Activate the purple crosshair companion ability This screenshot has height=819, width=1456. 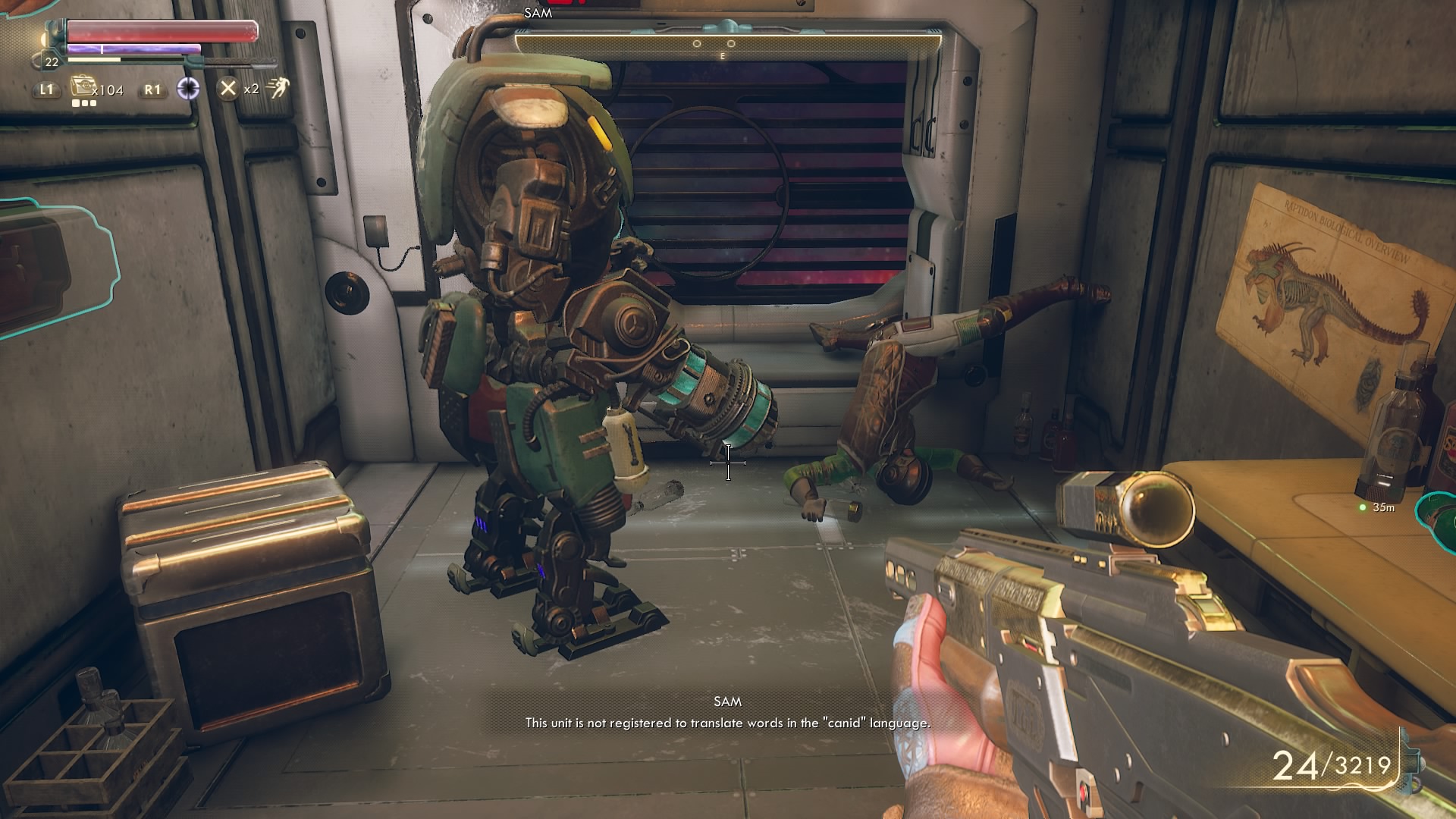(188, 89)
